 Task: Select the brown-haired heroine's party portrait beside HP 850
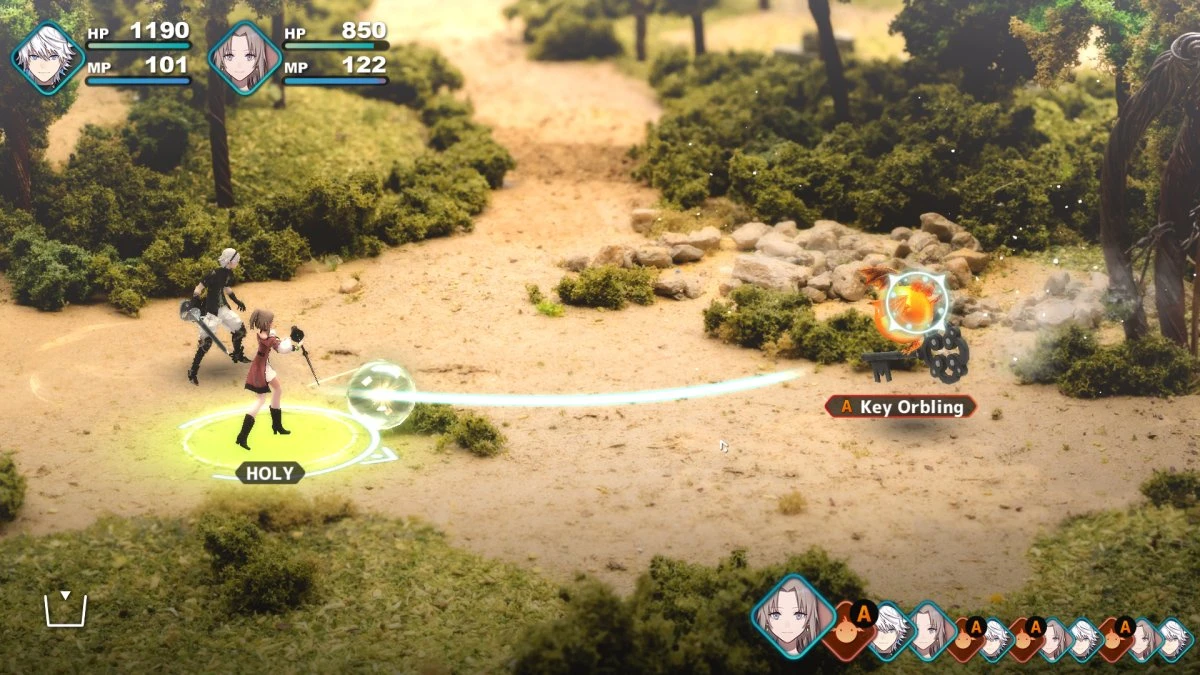point(245,57)
